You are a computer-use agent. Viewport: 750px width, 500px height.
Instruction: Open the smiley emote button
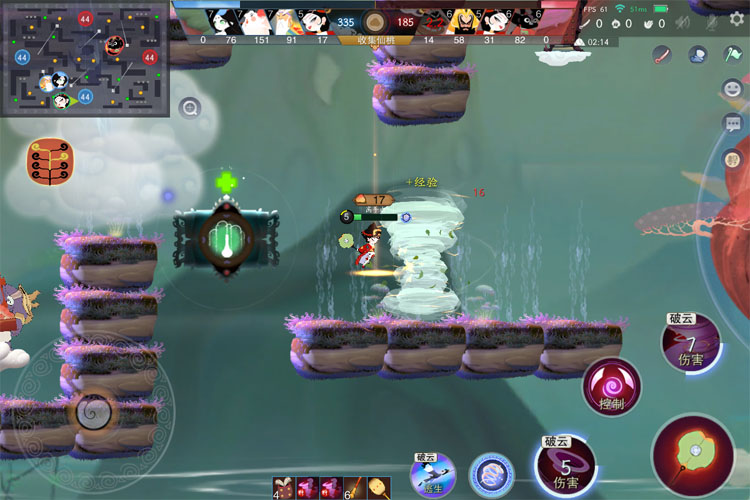click(x=733, y=89)
